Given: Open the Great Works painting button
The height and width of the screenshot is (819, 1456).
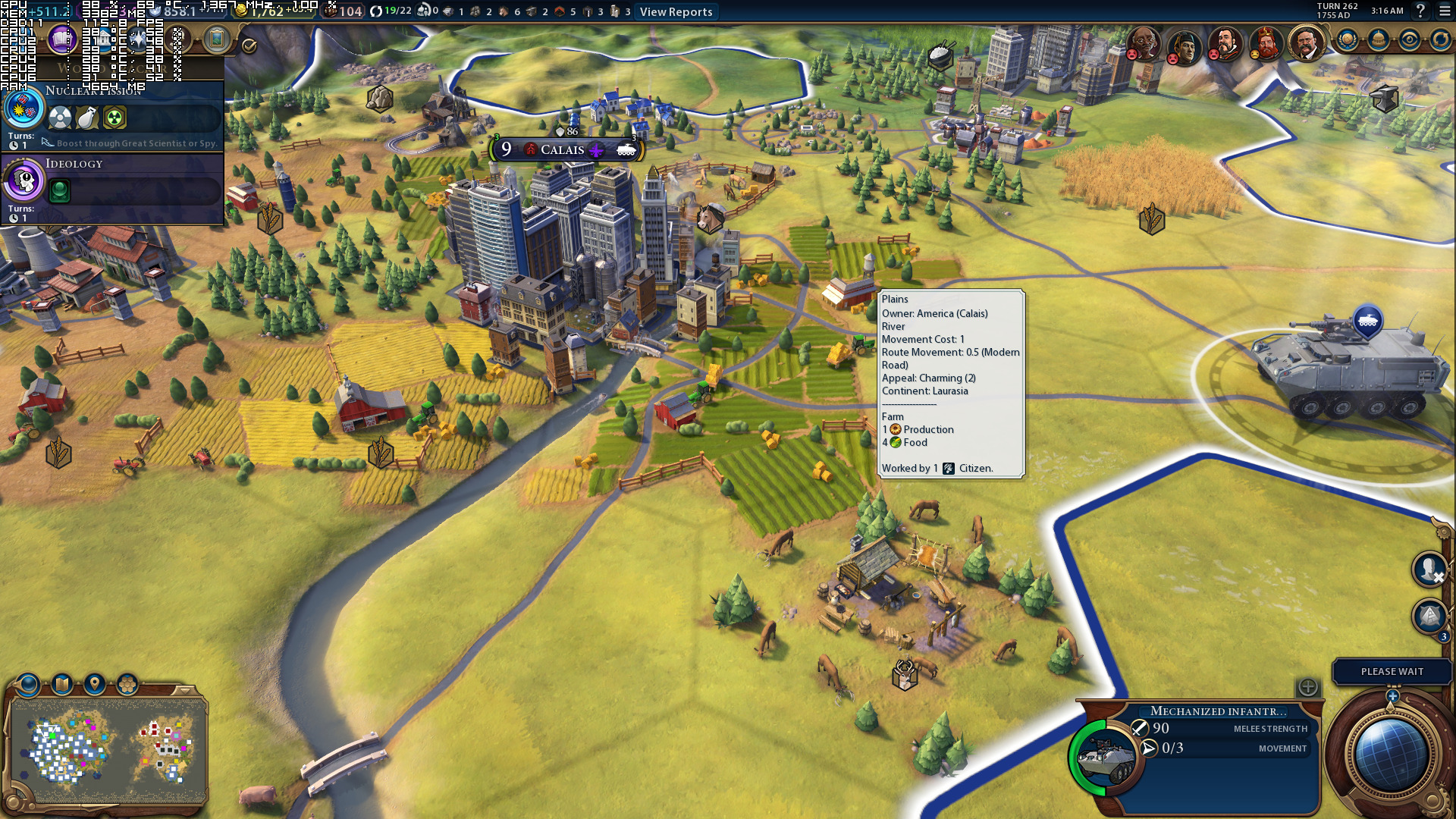Looking at the screenshot, I should coord(217,39).
